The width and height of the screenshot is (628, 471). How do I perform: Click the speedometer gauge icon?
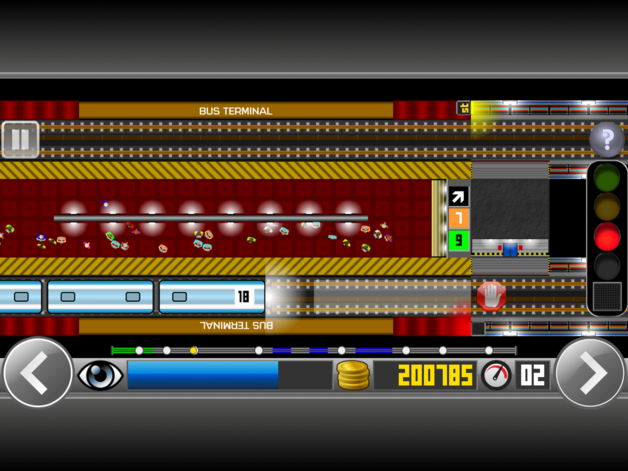coord(496,375)
